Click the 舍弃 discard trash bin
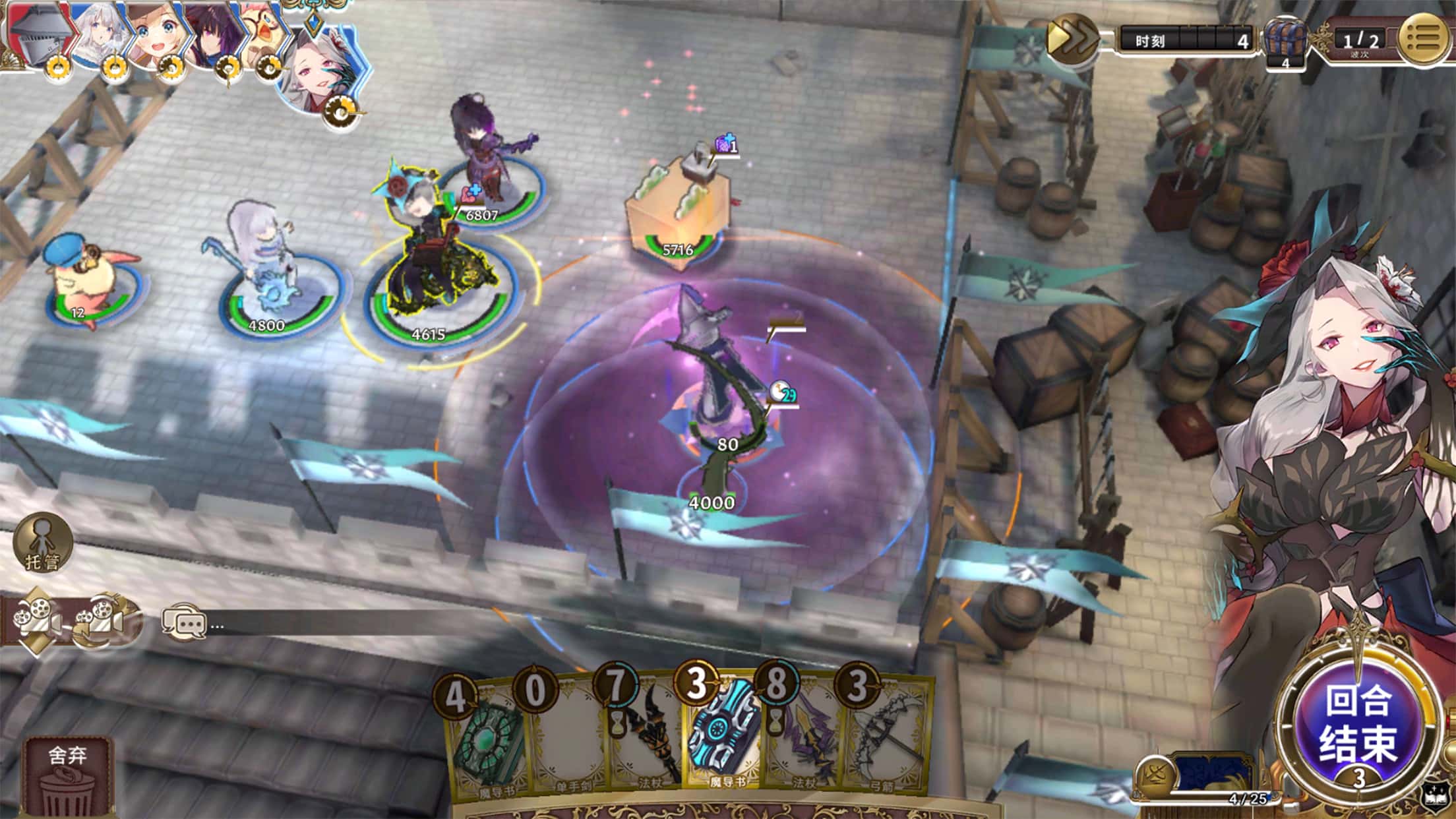 coord(67,778)
